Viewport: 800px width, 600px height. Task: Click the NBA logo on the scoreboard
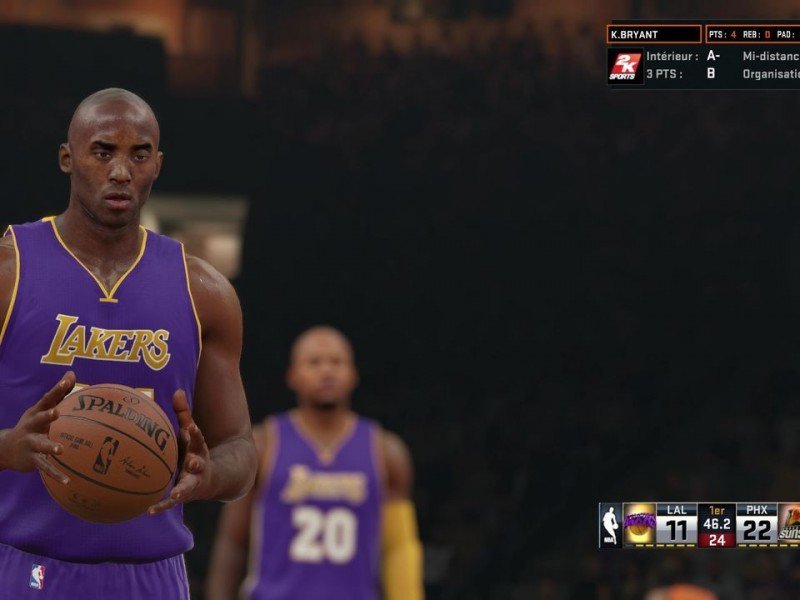[610, 525]
